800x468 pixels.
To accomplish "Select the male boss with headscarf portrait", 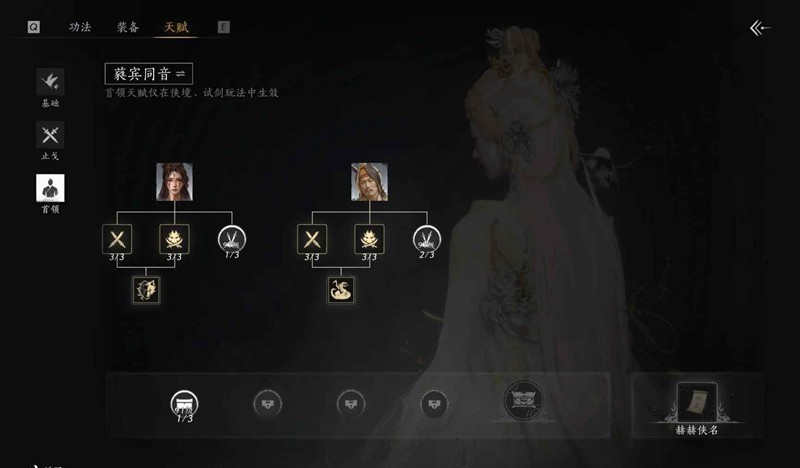I will tap(369, 181).
